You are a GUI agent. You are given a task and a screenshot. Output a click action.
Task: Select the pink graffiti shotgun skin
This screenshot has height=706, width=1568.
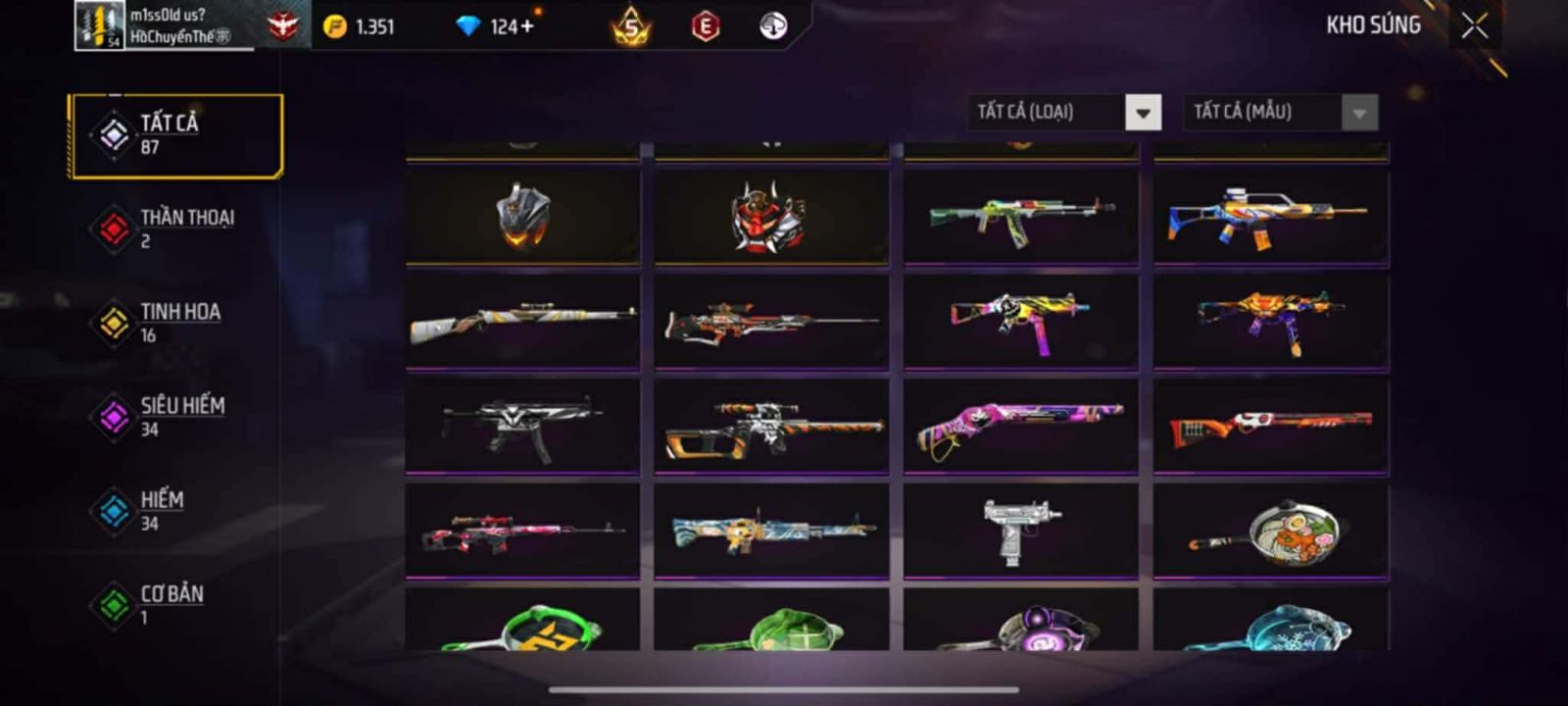coord(1020,427)
